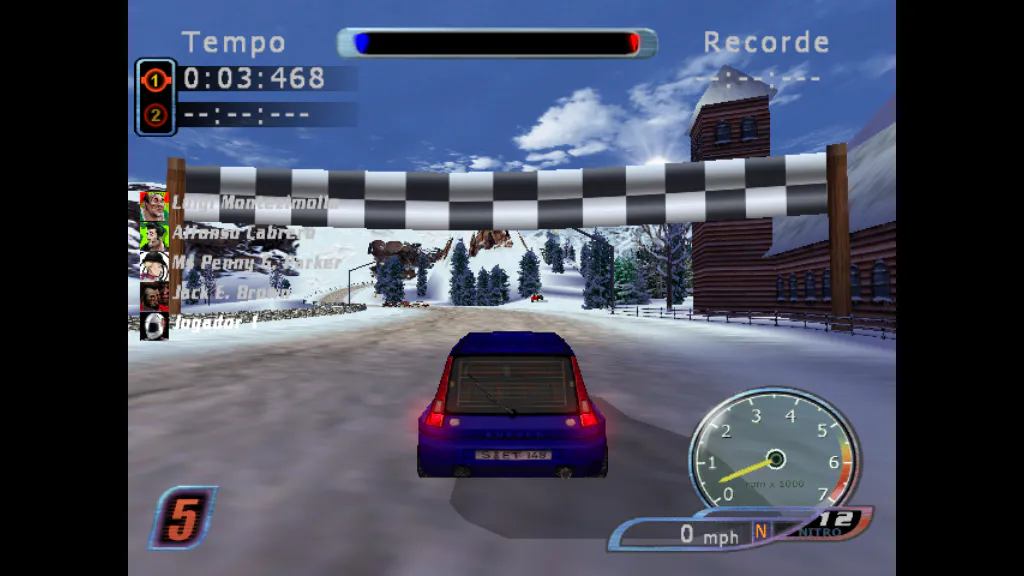Click Ms Penny G. Parker's portrait
1024x576 pixels.
[x=154, y=264]
